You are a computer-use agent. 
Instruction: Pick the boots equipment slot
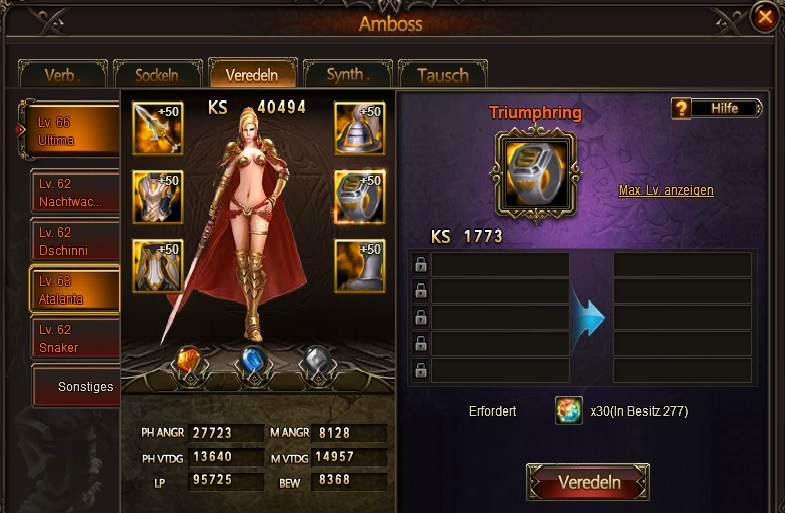click(x=359, y=265)
